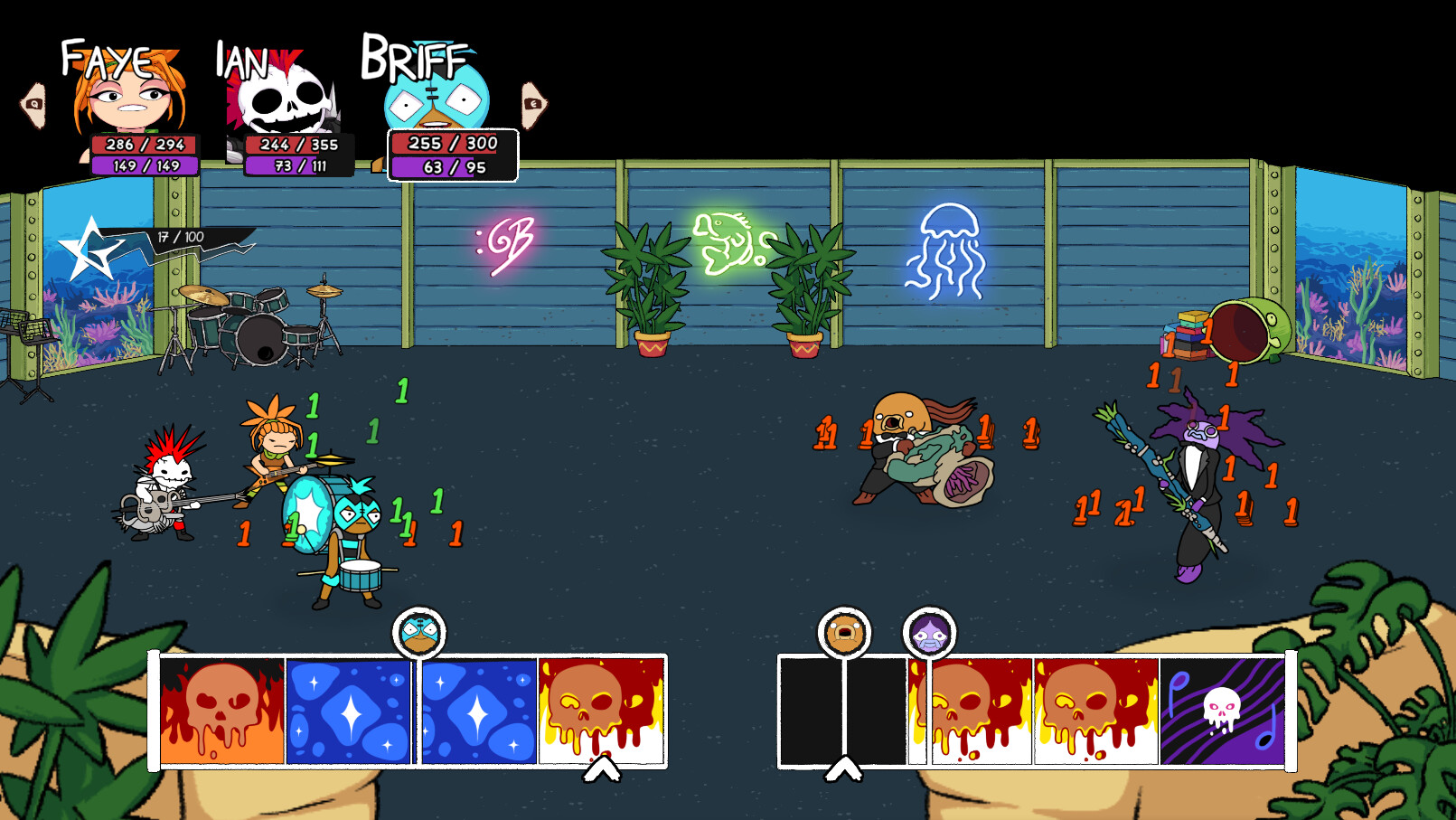Click the bear enemy marker above the enemy cards

click(x=842, y=633)
